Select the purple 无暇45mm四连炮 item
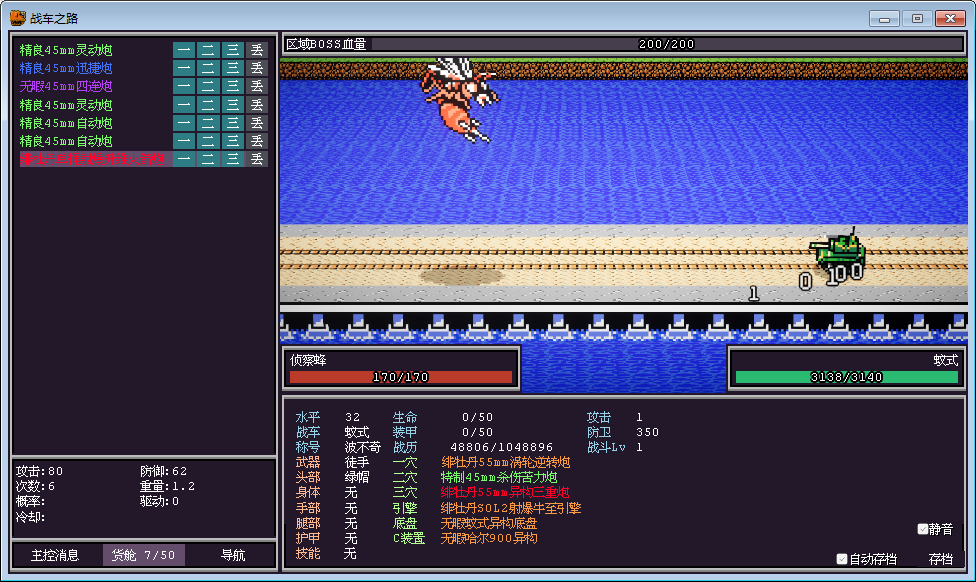The image size is (976, 582). tap(66, 86)
